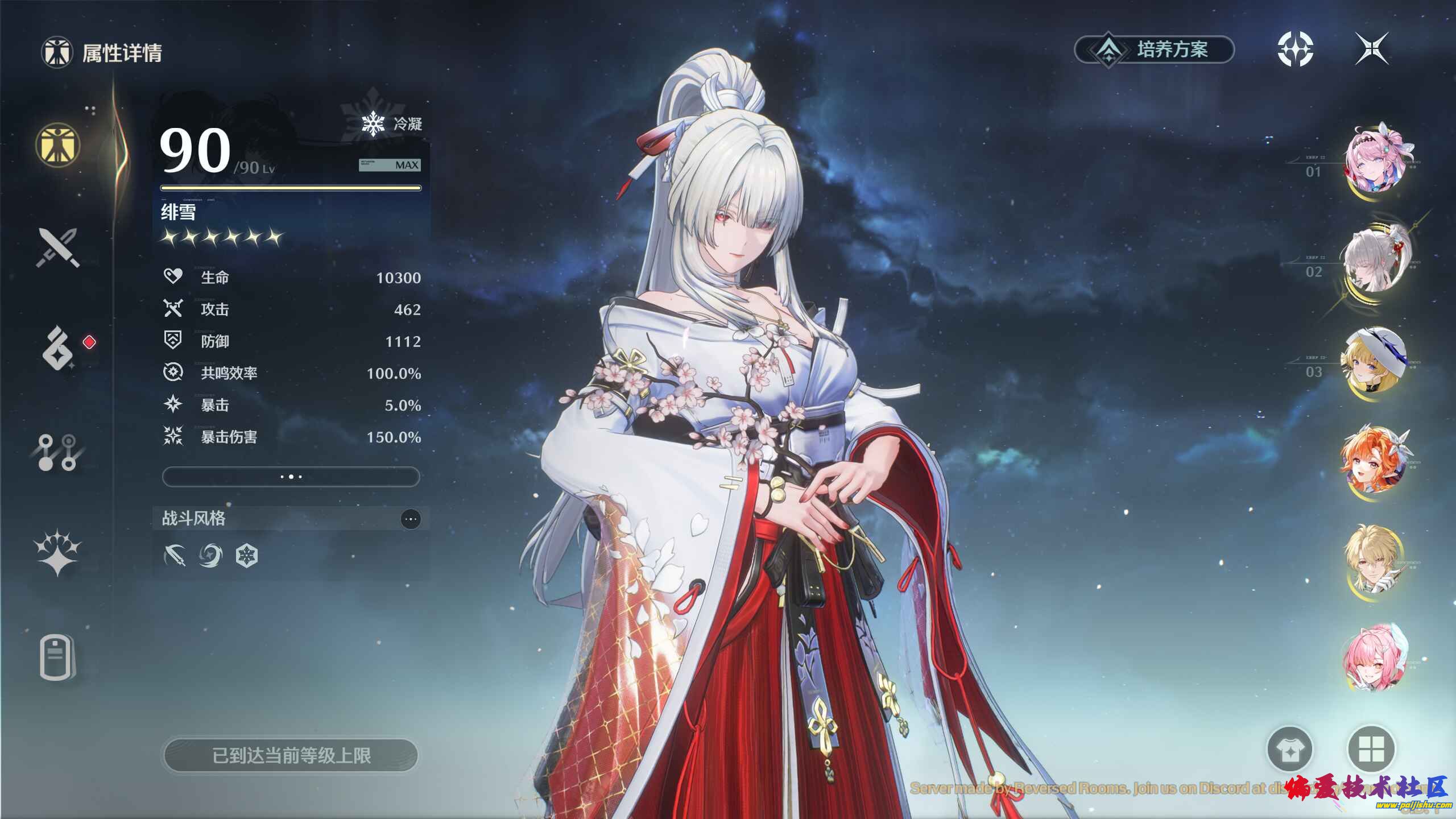Click the circular target icon beside 培养方案

1295,49
